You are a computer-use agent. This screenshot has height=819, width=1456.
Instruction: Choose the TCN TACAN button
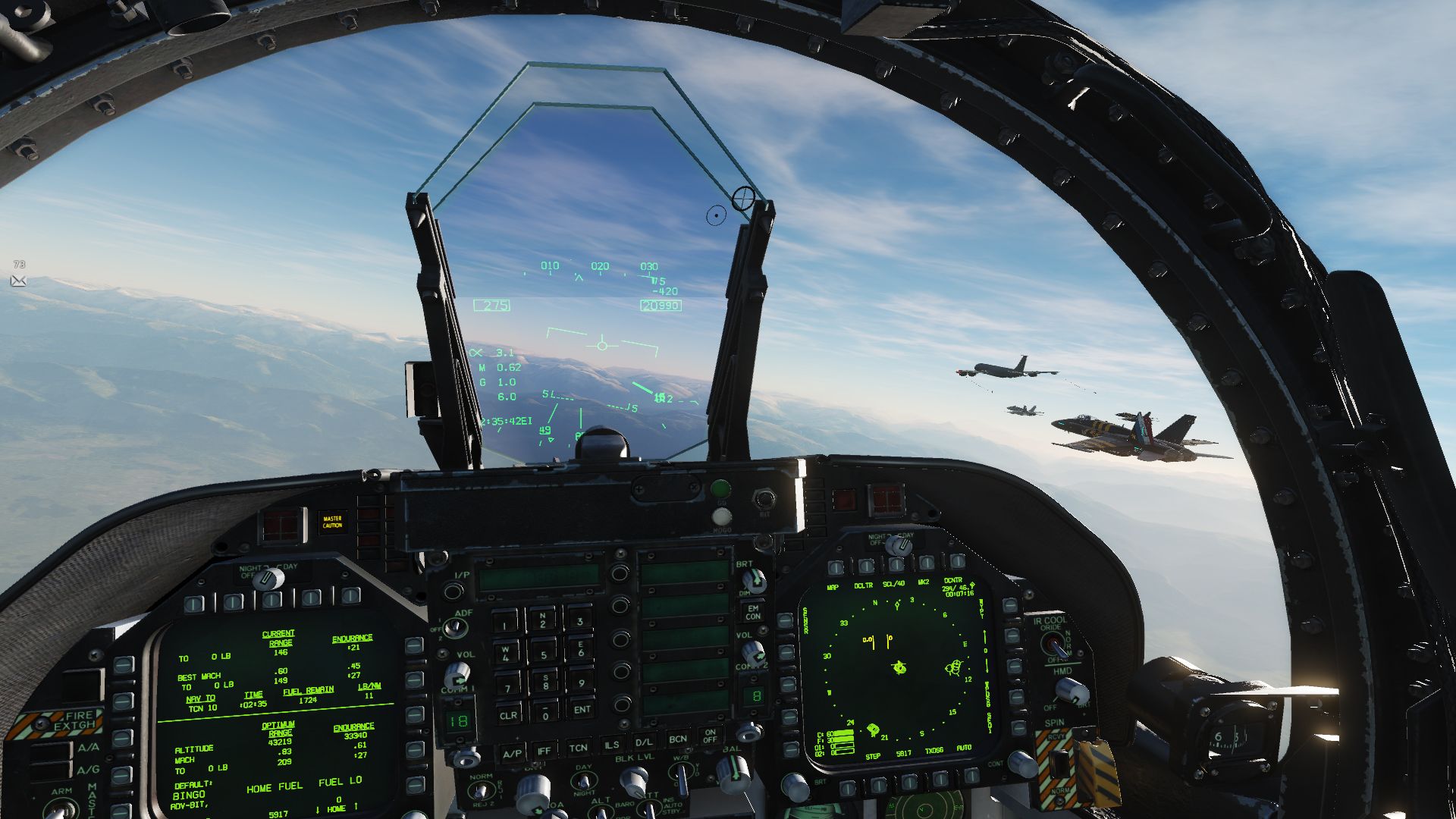[578, 748]
